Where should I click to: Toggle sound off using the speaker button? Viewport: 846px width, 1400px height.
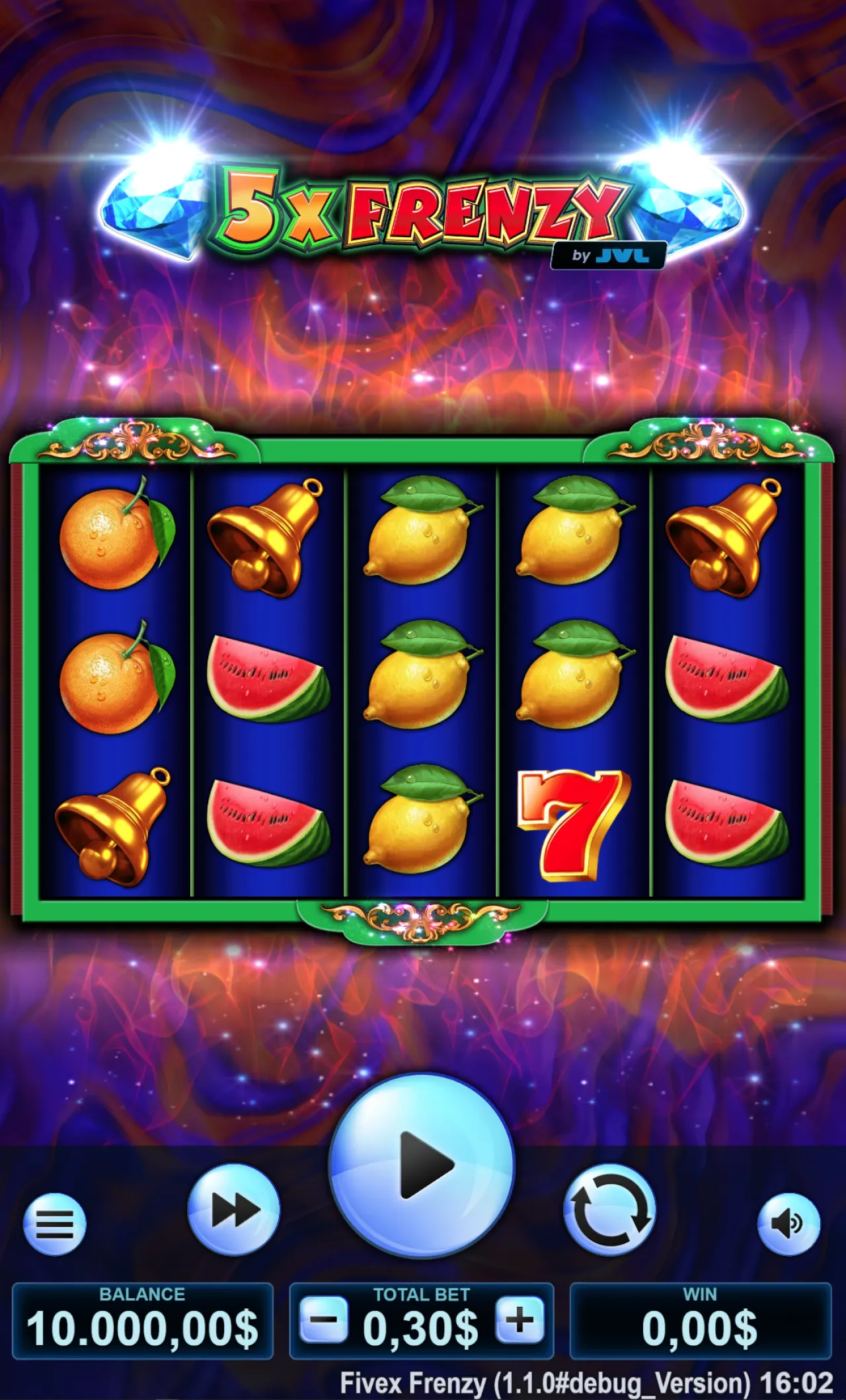pos(790,1226)
